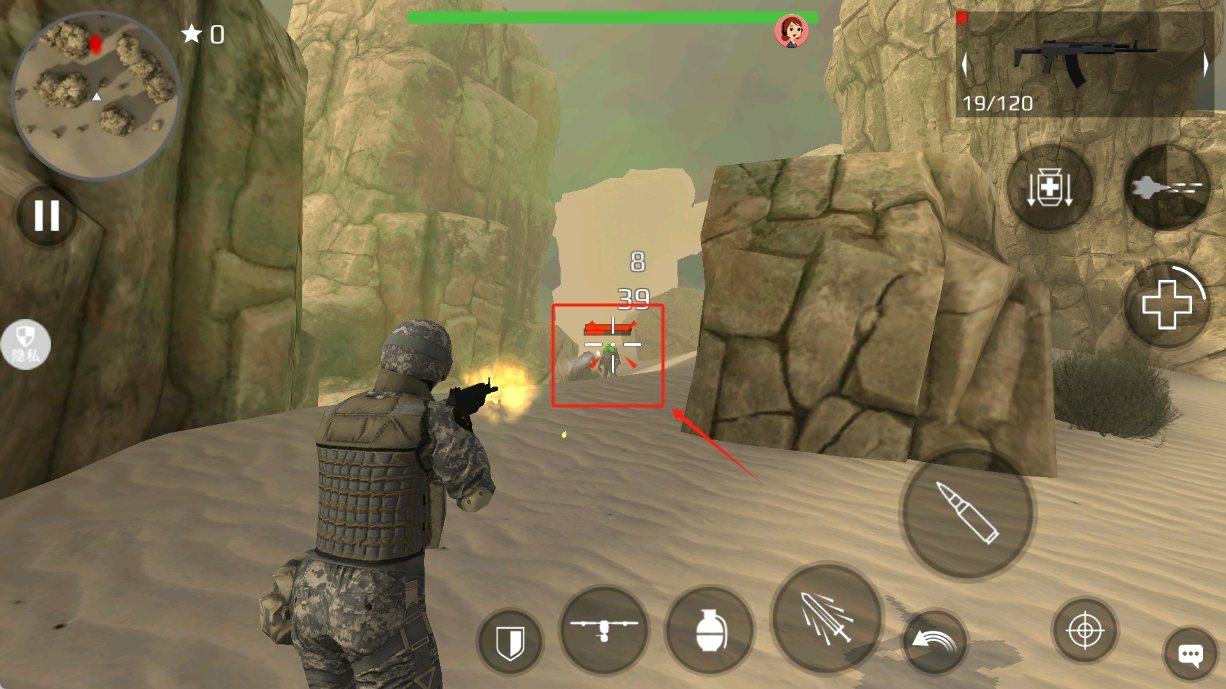Screen dimensions: 1226x689
Task: Toggle aim mode with the crosshair button
Action: [1085, 631]
